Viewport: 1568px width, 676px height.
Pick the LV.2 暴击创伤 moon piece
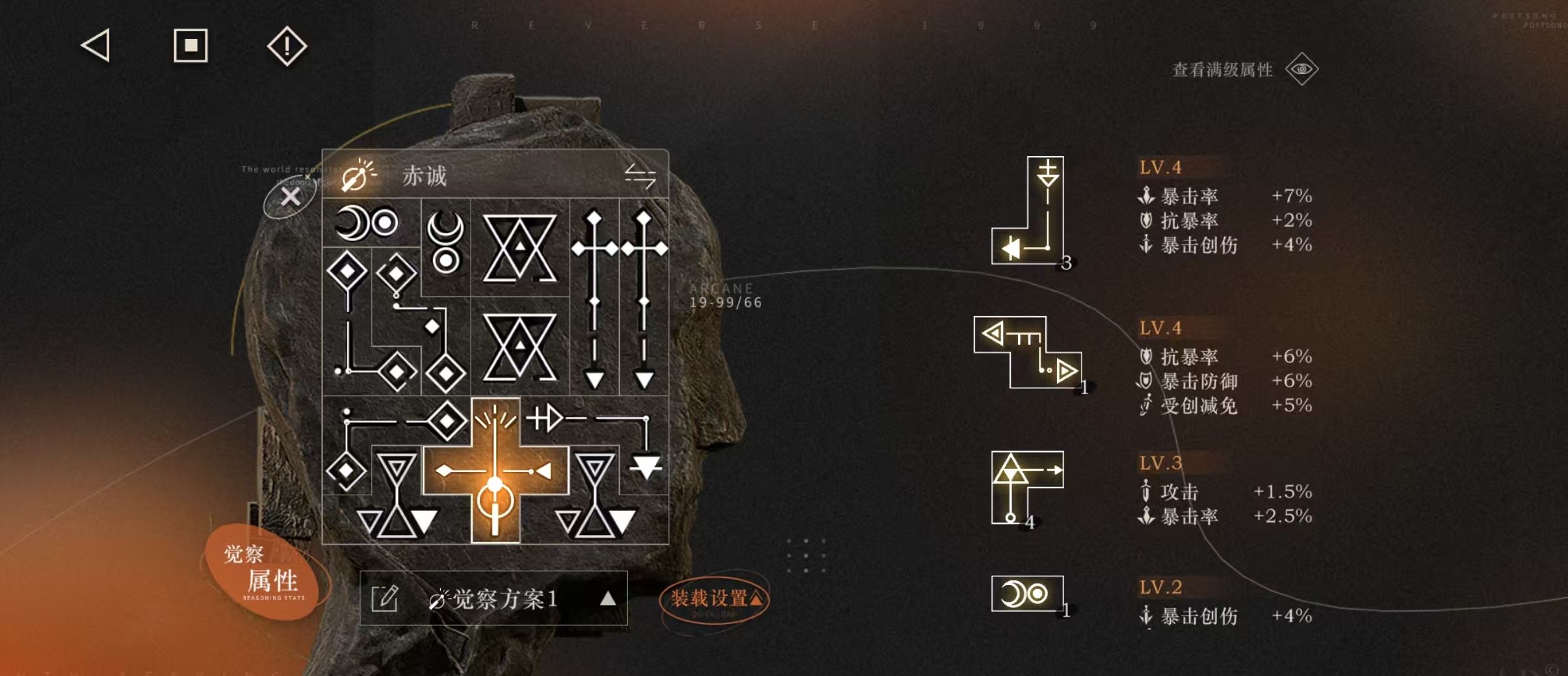click(1026, 593)
